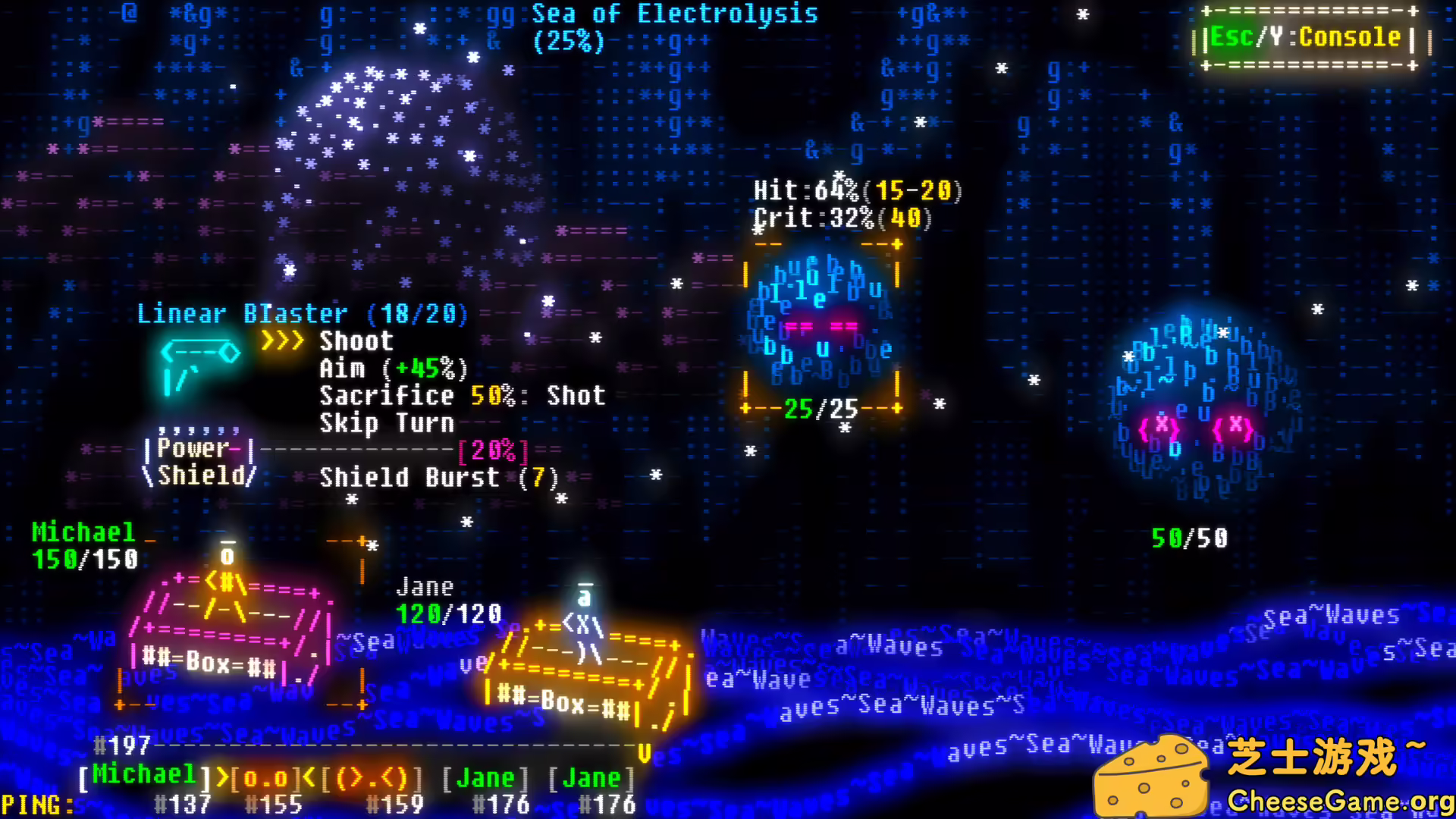This screenshot has height=819, width=1456.
Task: Toggle the Aim (+45%) option
Action: (x=391, y=369)
